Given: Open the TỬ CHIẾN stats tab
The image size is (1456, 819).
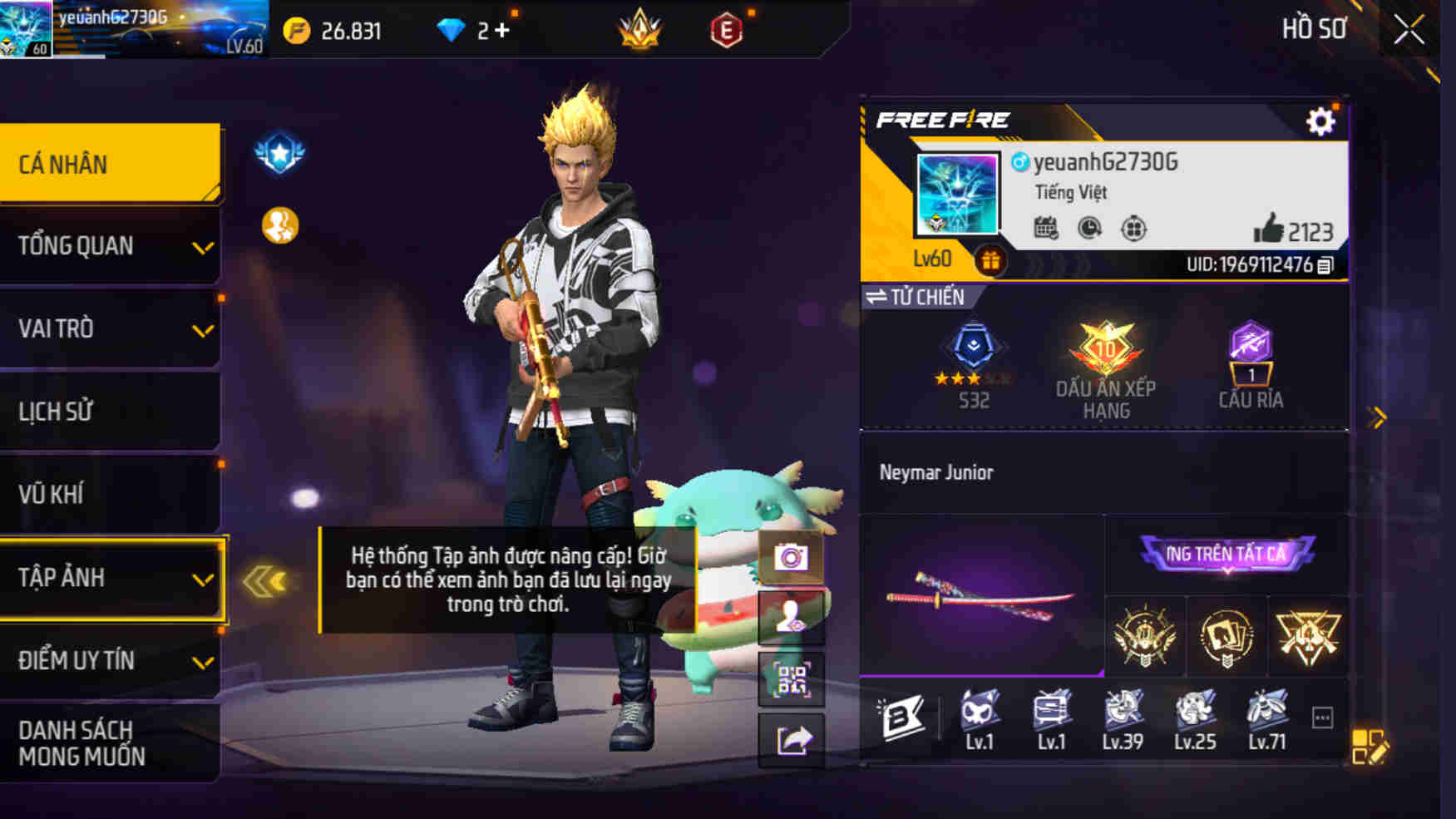Looking at the screenshot, I should point(916,297).
